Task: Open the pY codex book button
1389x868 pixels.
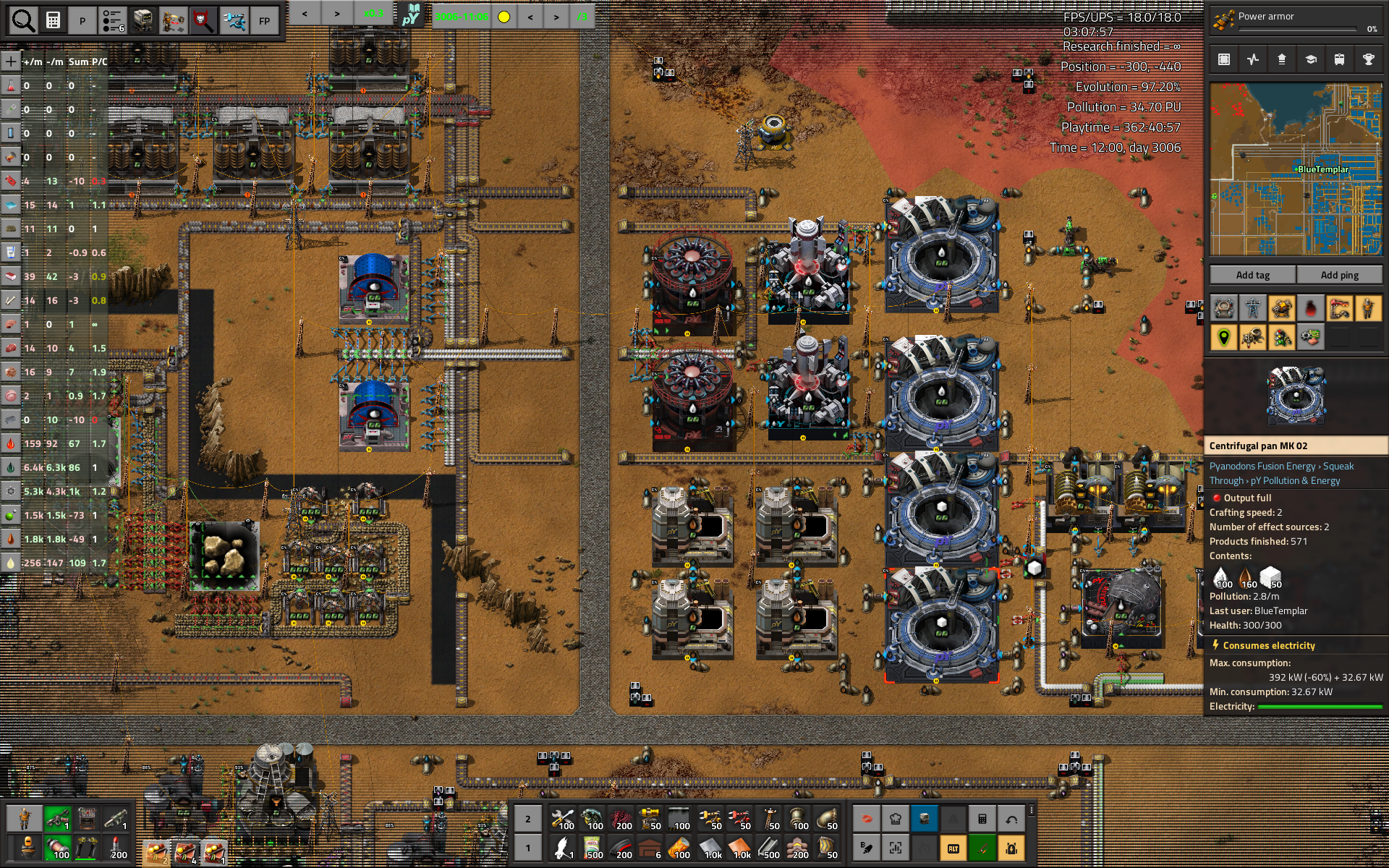Action: [412, 15]
